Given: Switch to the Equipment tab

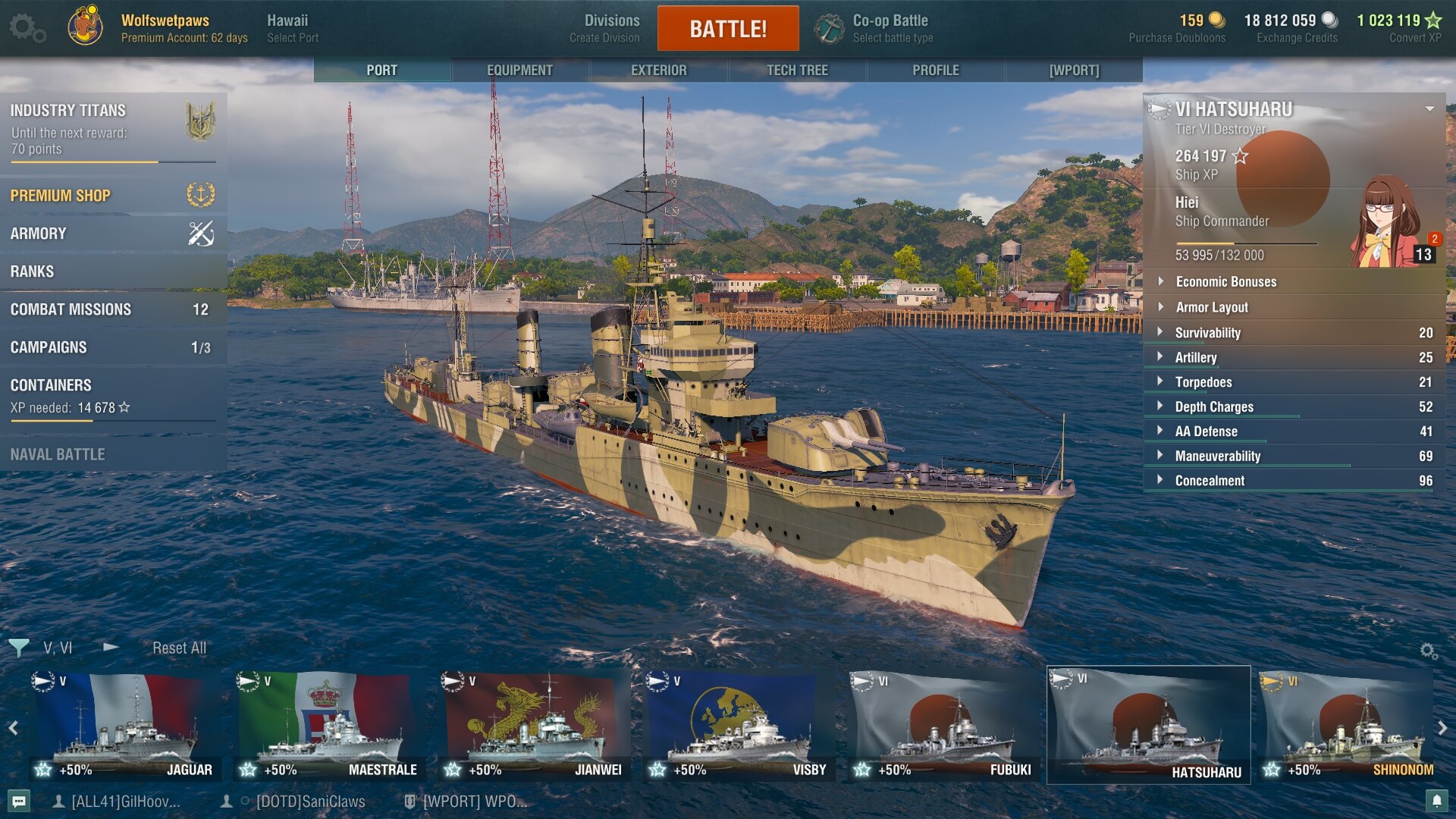Looking at the screenshot, I should 519,70.
